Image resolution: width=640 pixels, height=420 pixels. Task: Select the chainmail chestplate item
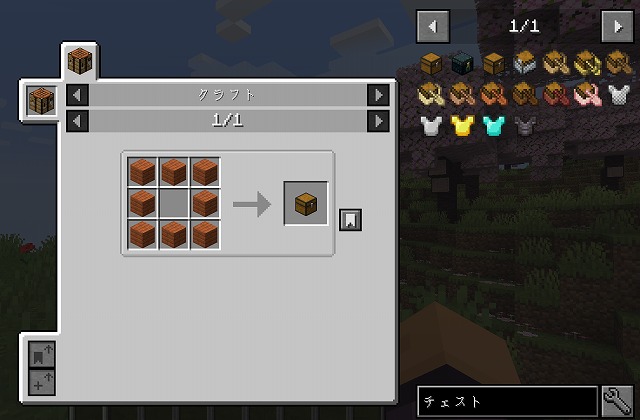click(x=619, y=95)
